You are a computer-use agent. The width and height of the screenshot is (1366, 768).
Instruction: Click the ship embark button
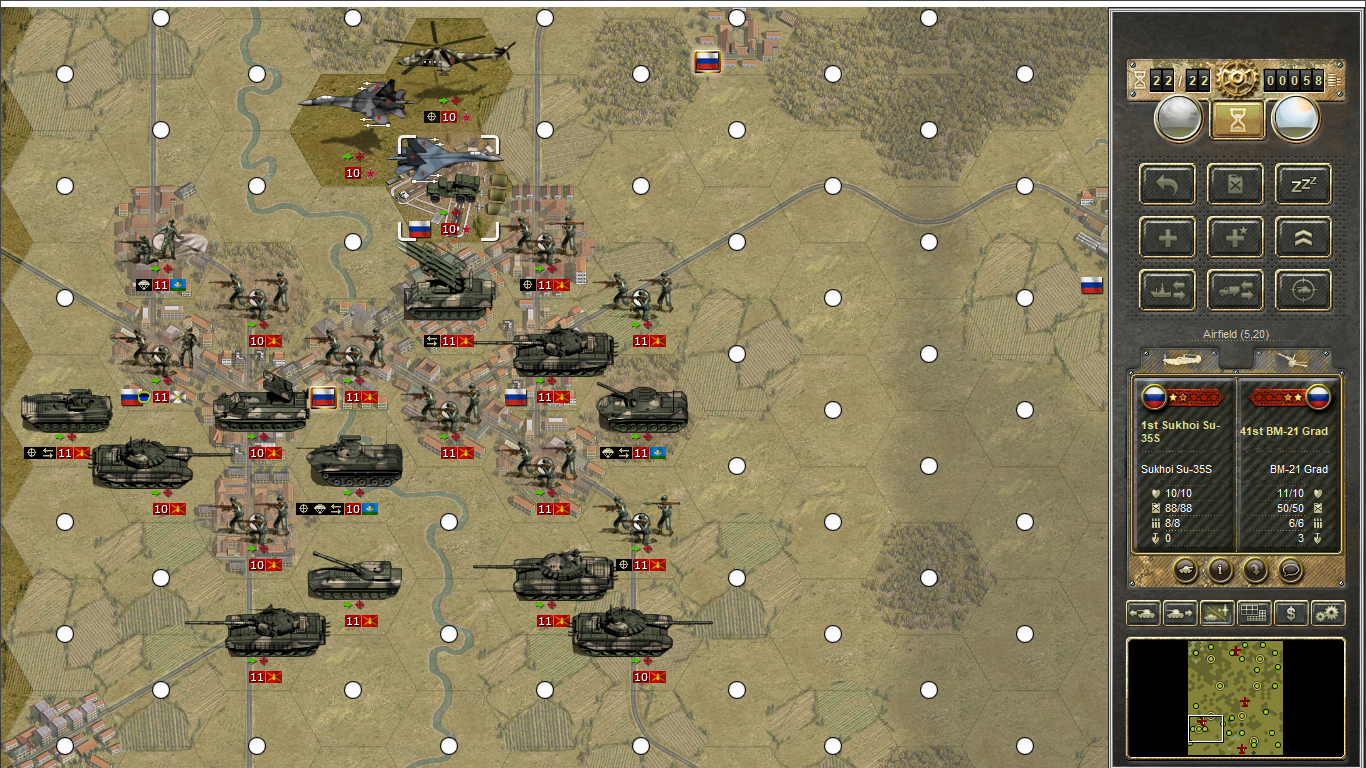[x=1167, y=291]
